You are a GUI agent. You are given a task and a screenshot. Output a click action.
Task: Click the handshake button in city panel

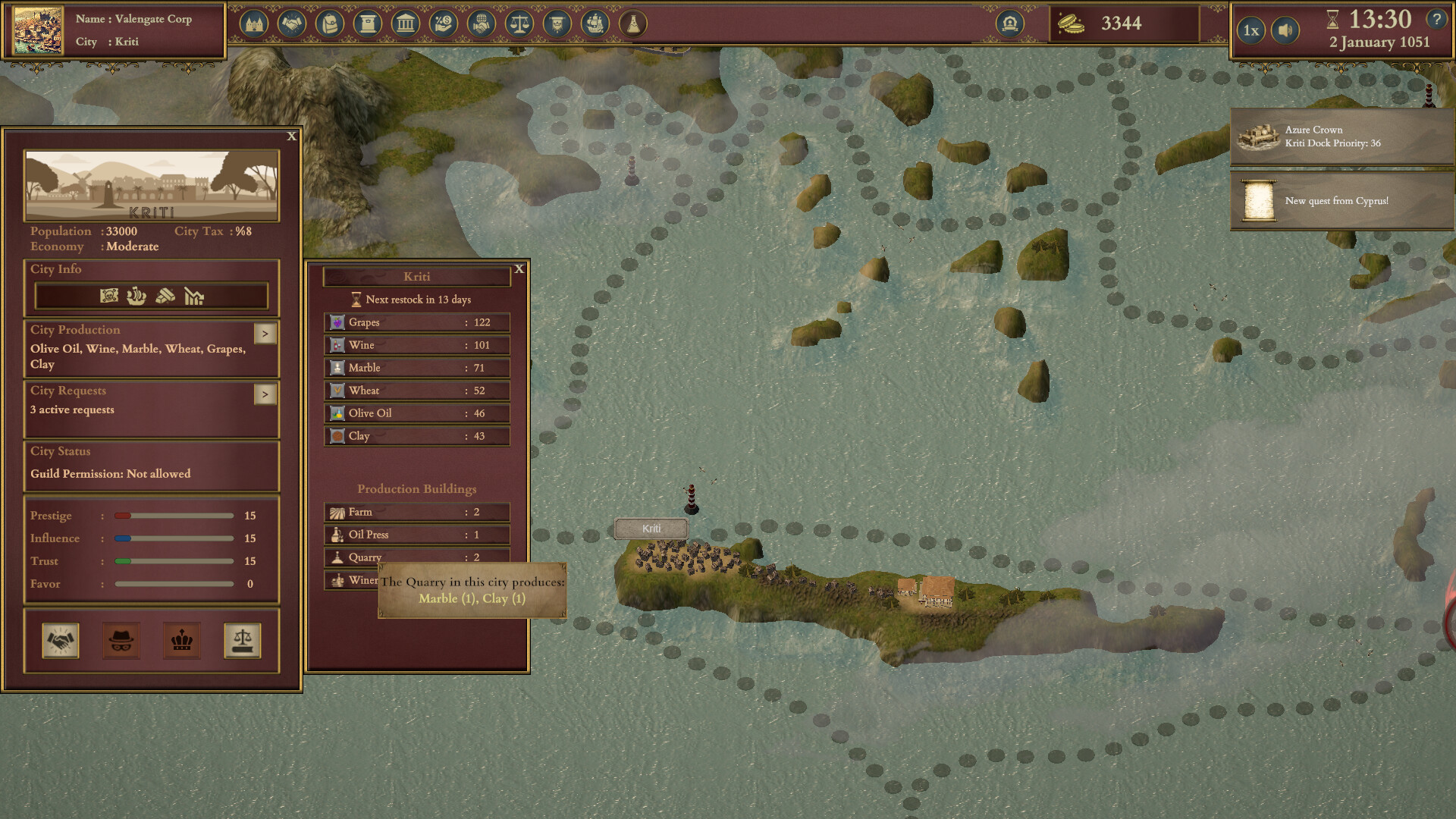click(x=61, y=641)
